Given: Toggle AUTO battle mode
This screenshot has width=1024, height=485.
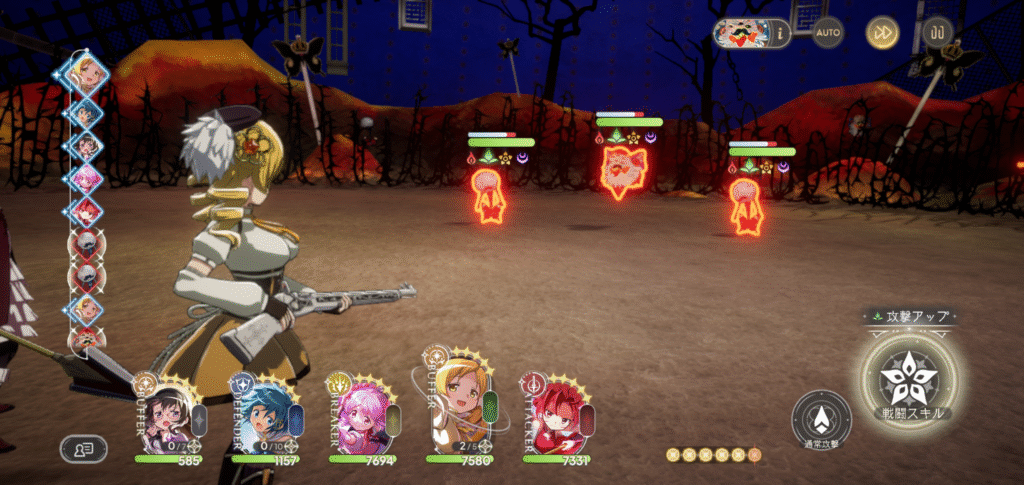Looking at the screenshot, I should point(827,33).
